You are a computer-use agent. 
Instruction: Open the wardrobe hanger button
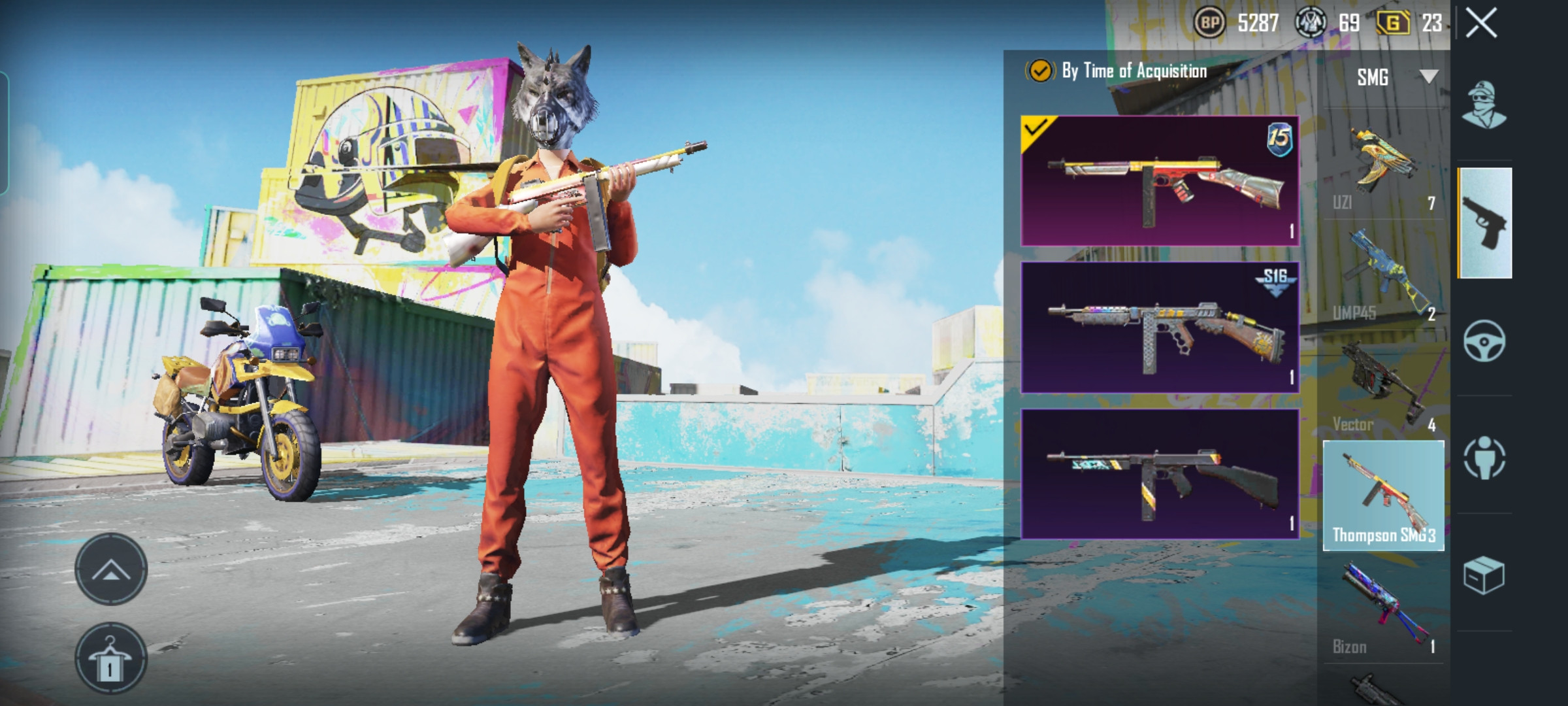110,658
